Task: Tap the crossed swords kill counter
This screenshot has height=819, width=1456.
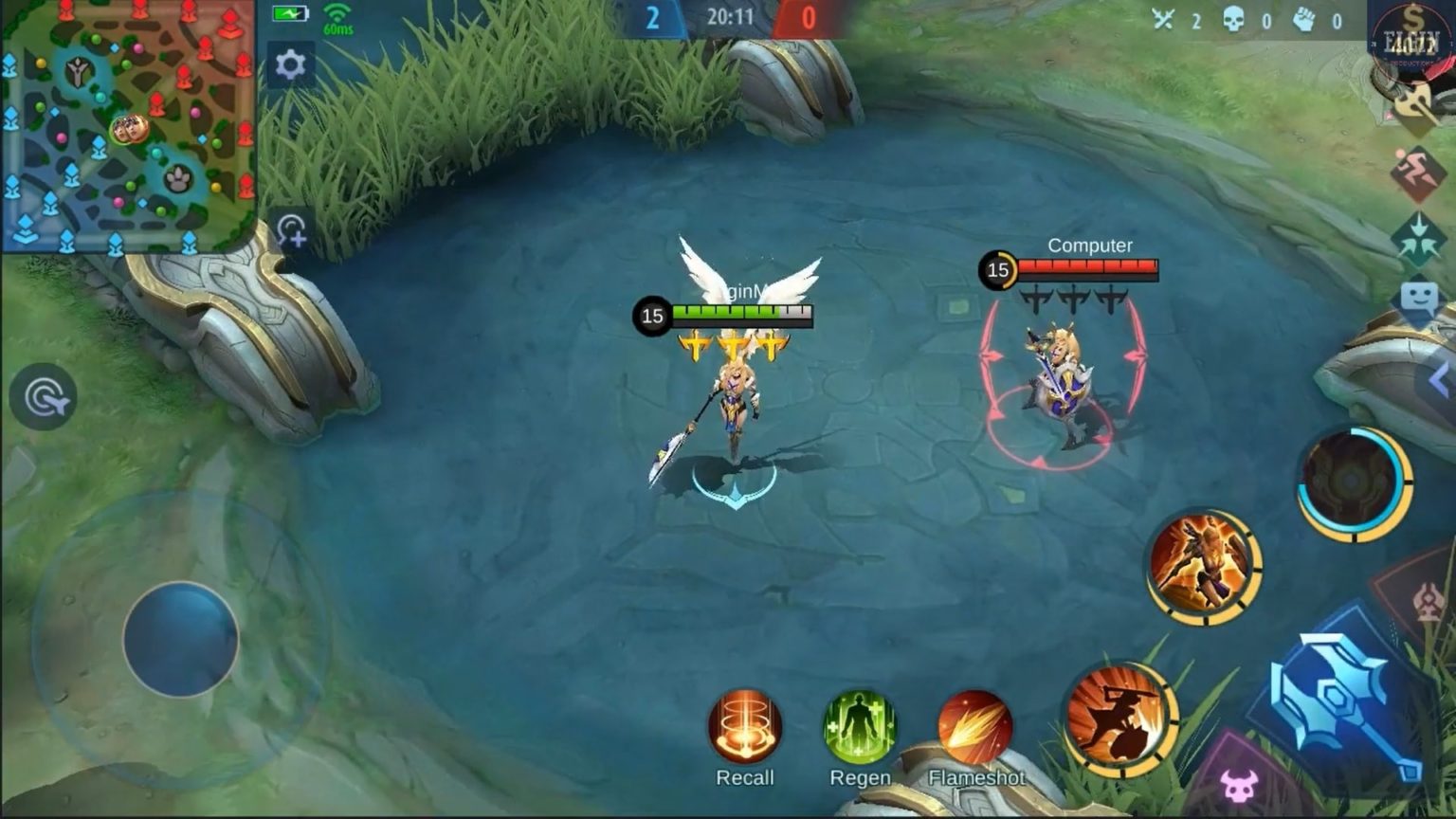Action: (1165, 17)
